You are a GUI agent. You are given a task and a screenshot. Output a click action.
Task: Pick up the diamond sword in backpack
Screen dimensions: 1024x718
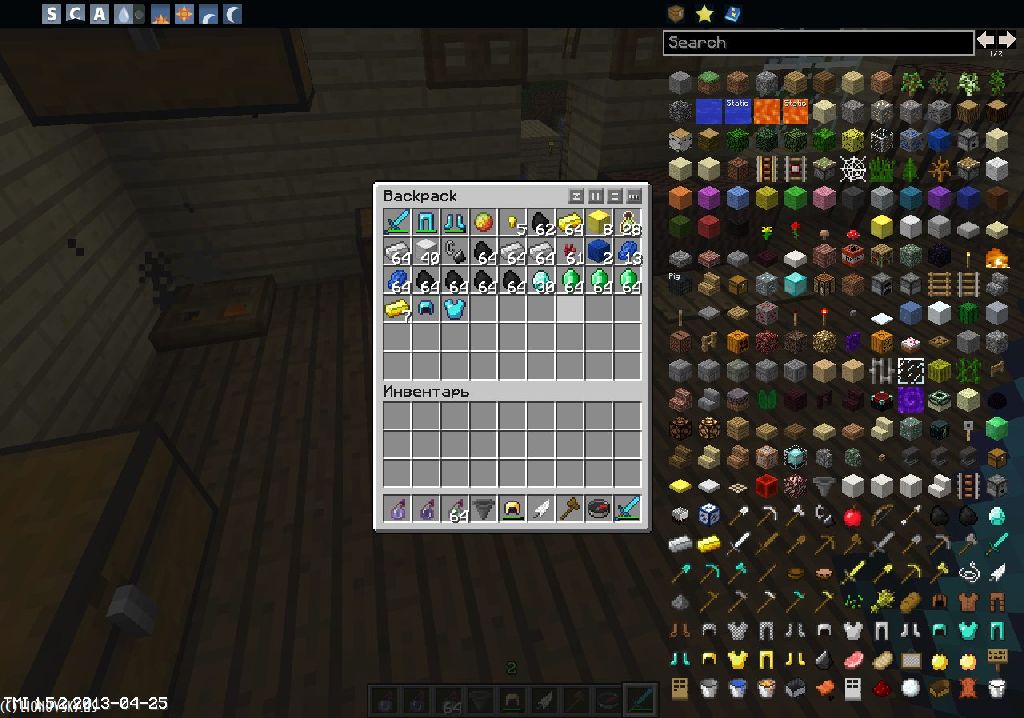click(x=398, y=222)
